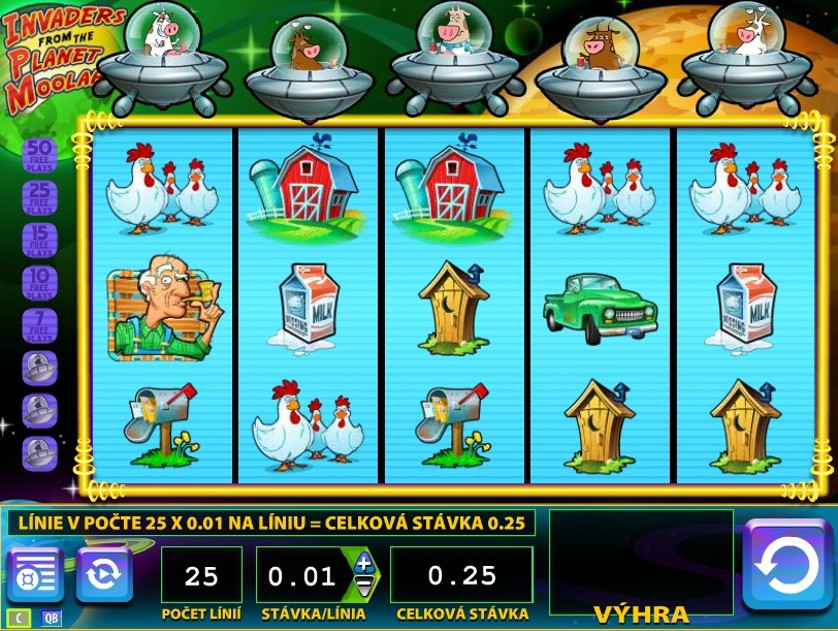Screen dimensions: 838x631
Task: Start autoplay spins
Action: click(x=104, y=574)
